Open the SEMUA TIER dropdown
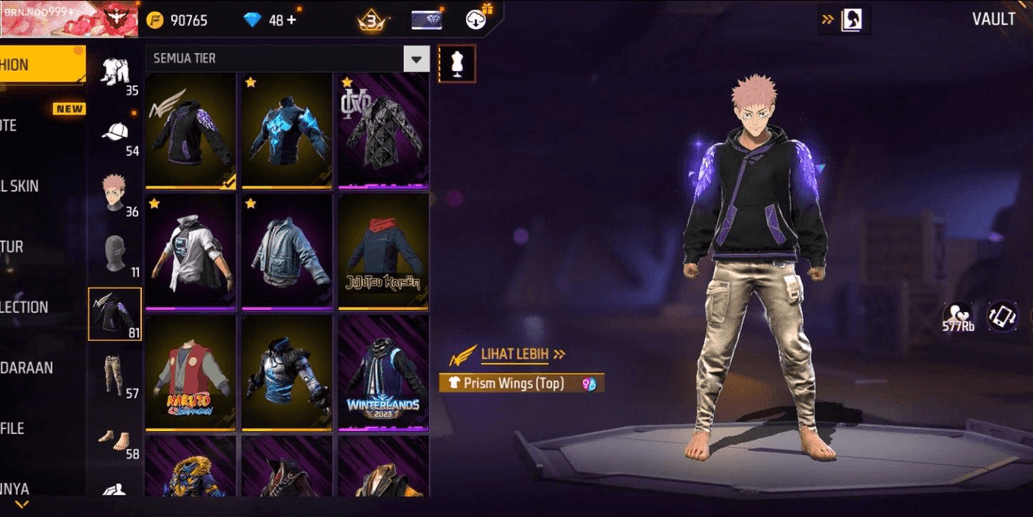This screenshot has width=1033, height=517. click(417, 59)
